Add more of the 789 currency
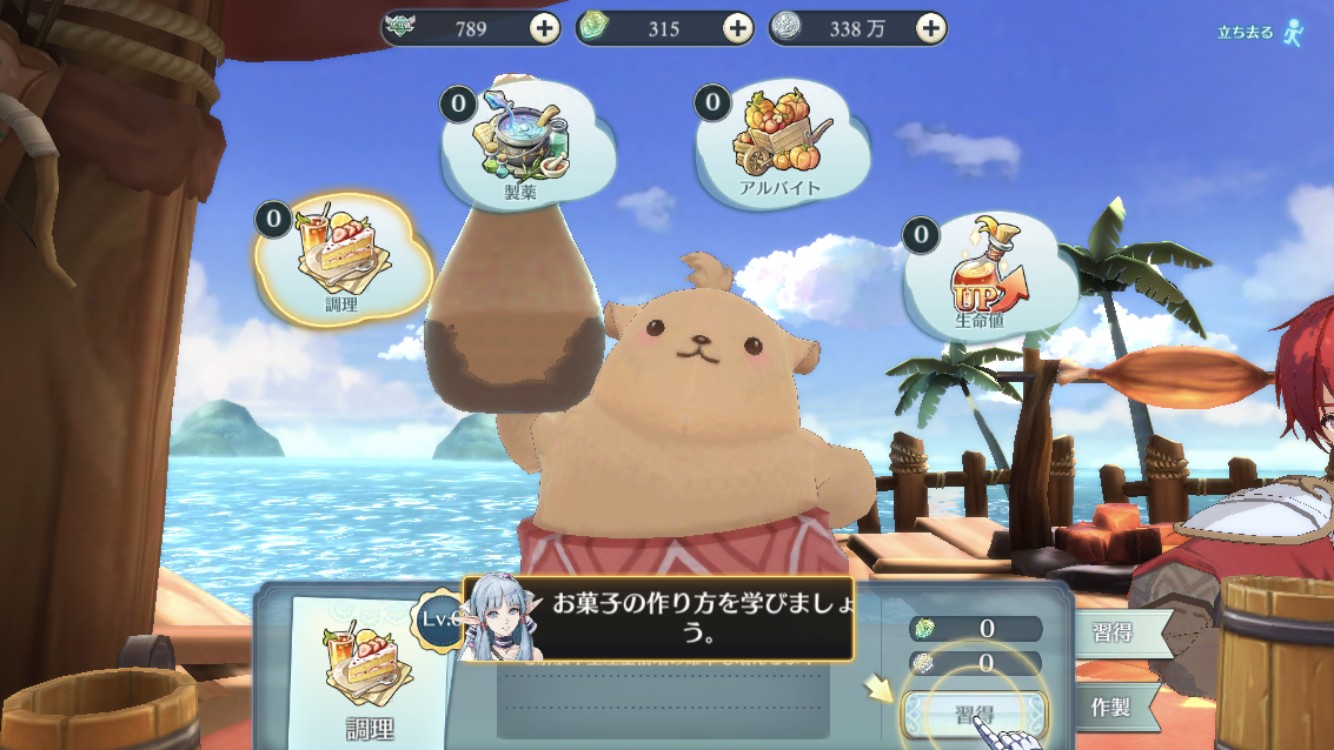 click(544, 28)
